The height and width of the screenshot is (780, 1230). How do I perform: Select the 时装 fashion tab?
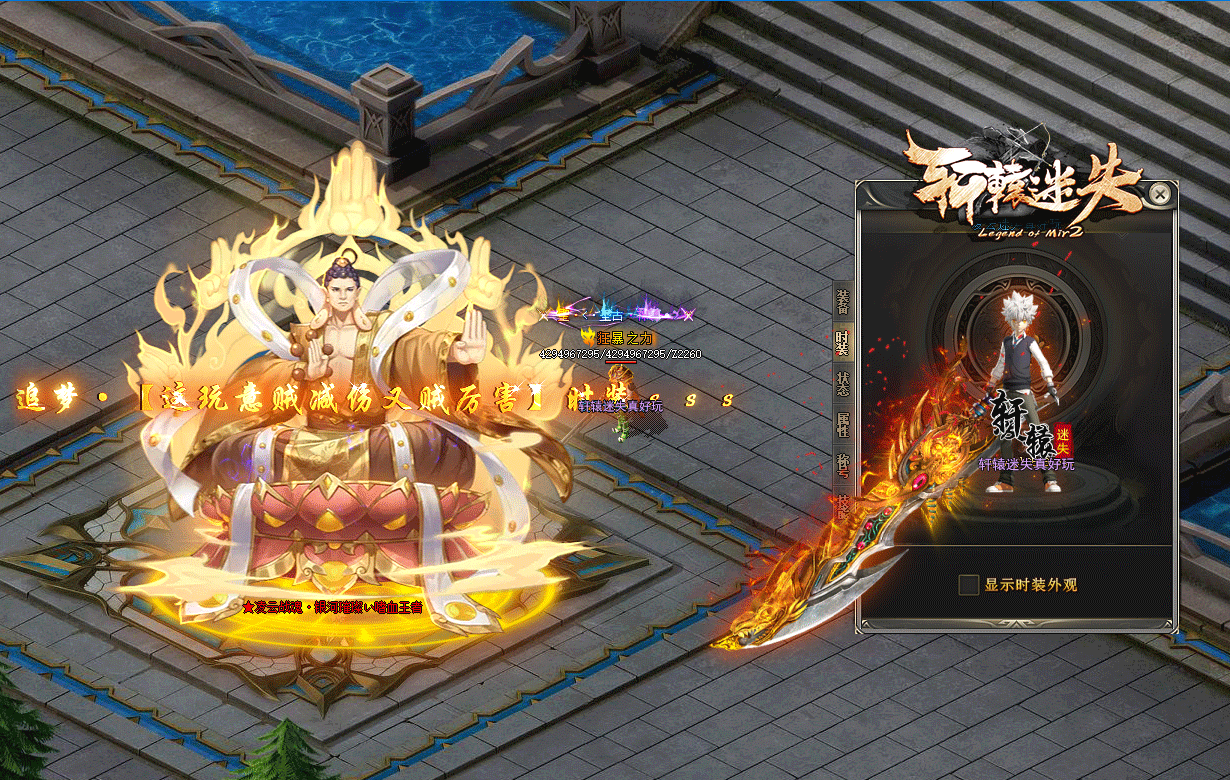pos(842,343)
